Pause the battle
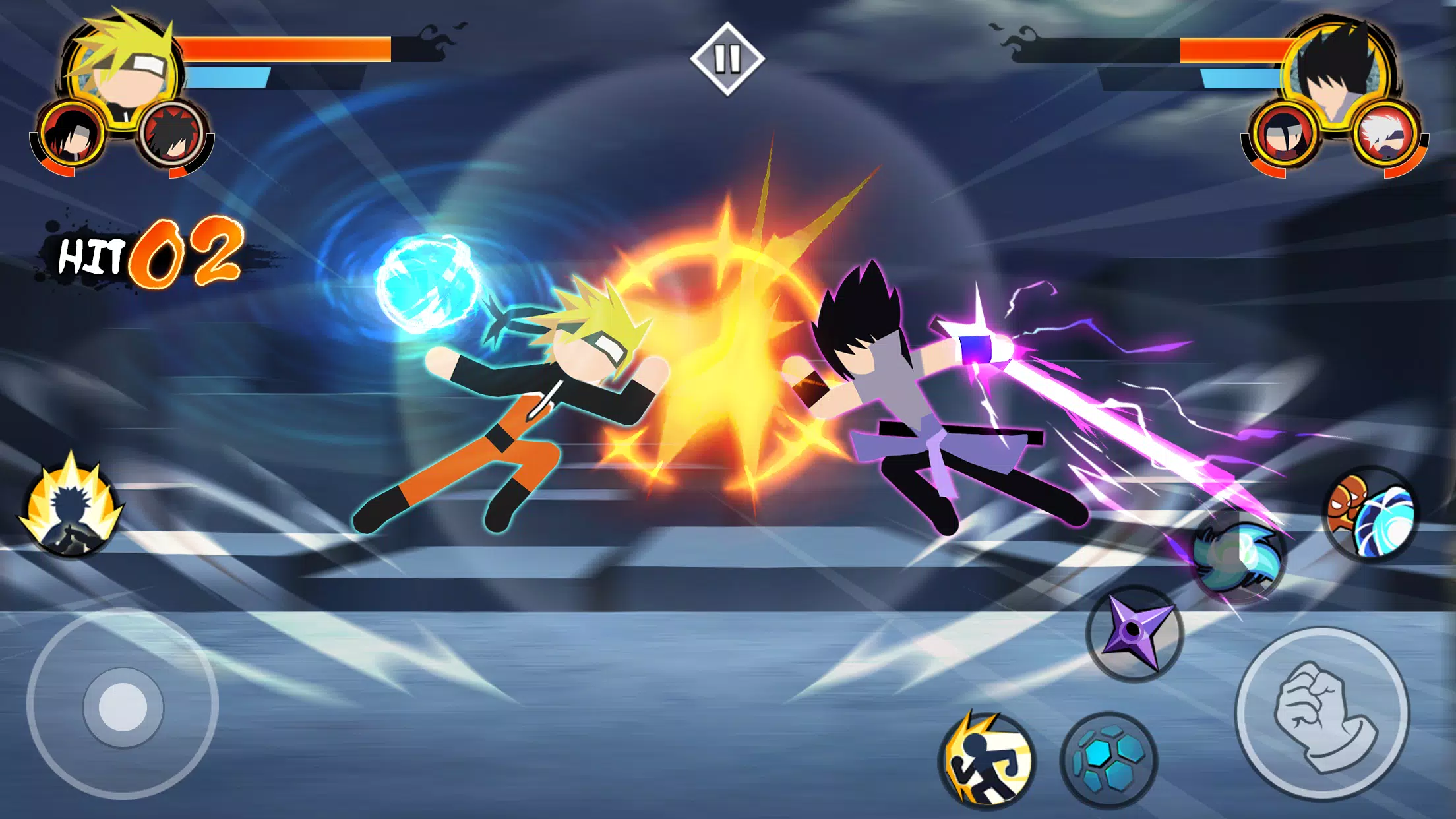Viewport: 1456px width, 819px height. click(728, 58)
